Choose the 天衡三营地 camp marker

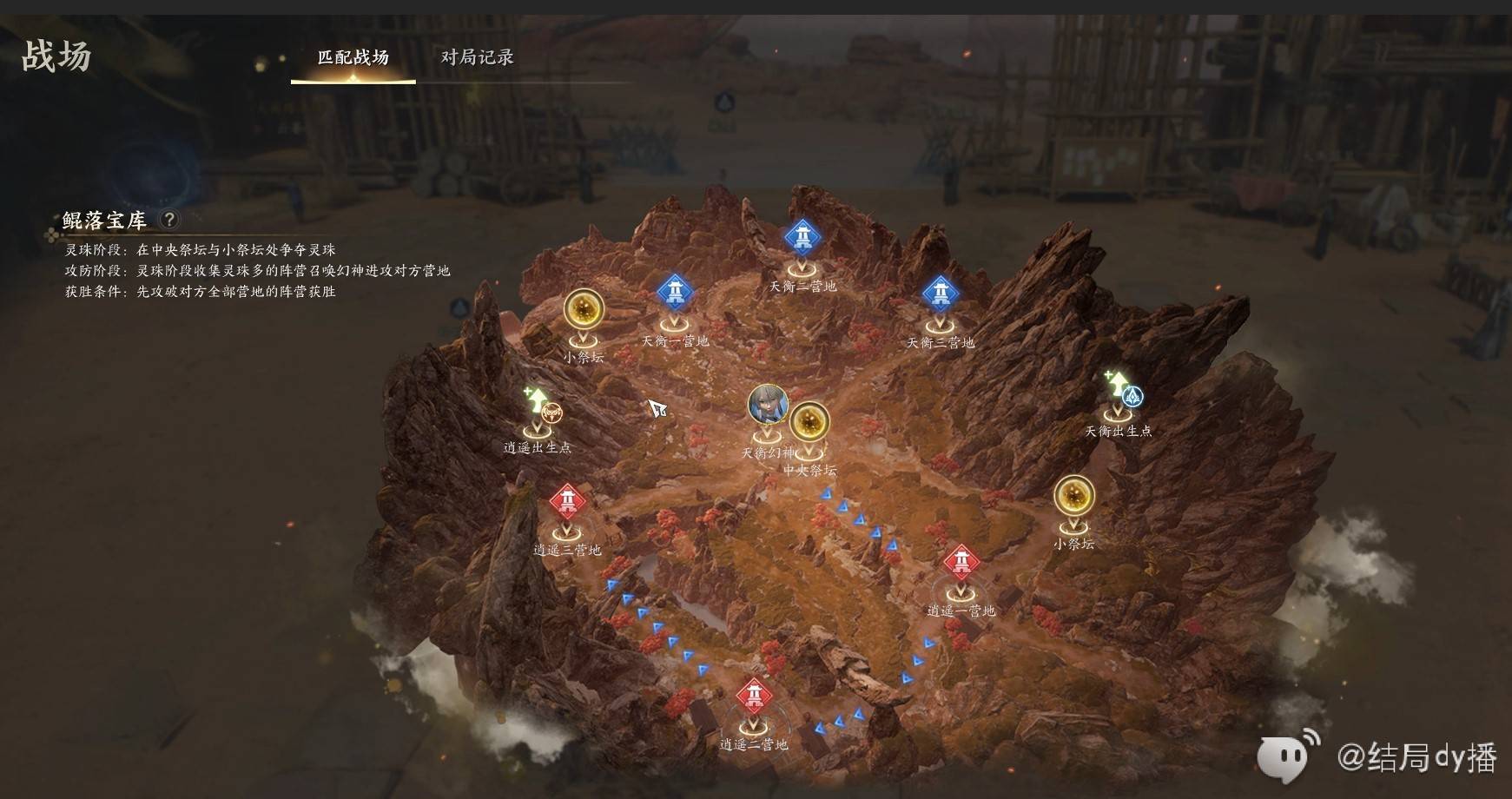click(940, 294)
